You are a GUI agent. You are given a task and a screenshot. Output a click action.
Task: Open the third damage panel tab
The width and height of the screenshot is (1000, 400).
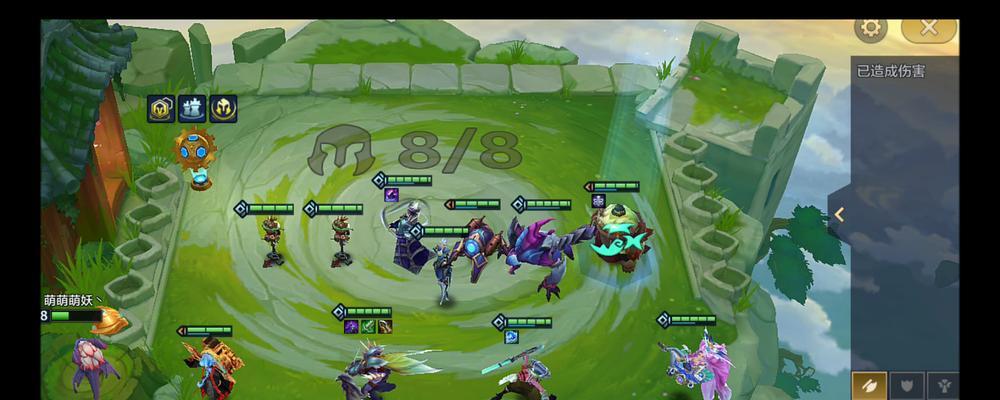point(943,384)
